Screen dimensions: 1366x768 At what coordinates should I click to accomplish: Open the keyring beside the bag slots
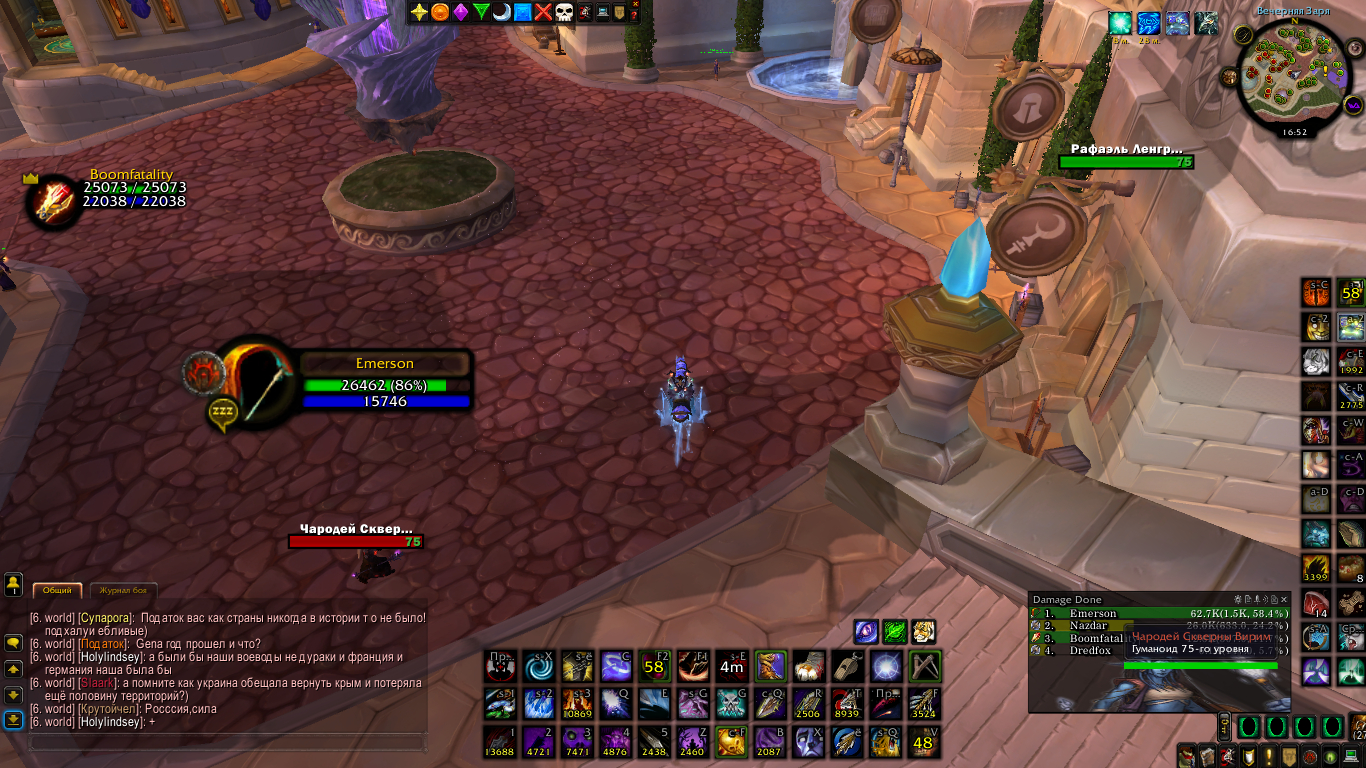click(x=1222, y=727)
